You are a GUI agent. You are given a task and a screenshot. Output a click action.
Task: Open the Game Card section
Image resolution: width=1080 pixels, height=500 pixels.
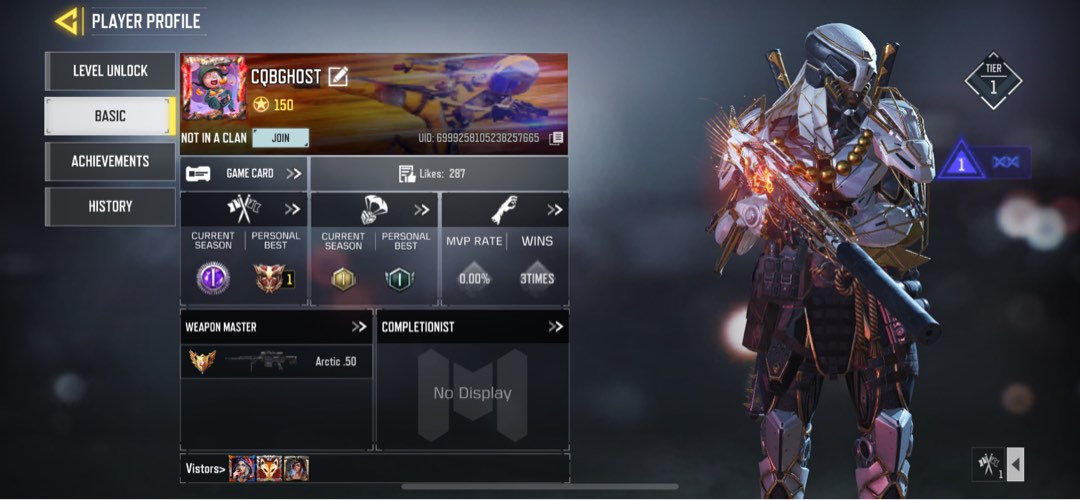(x=244, y=173)
